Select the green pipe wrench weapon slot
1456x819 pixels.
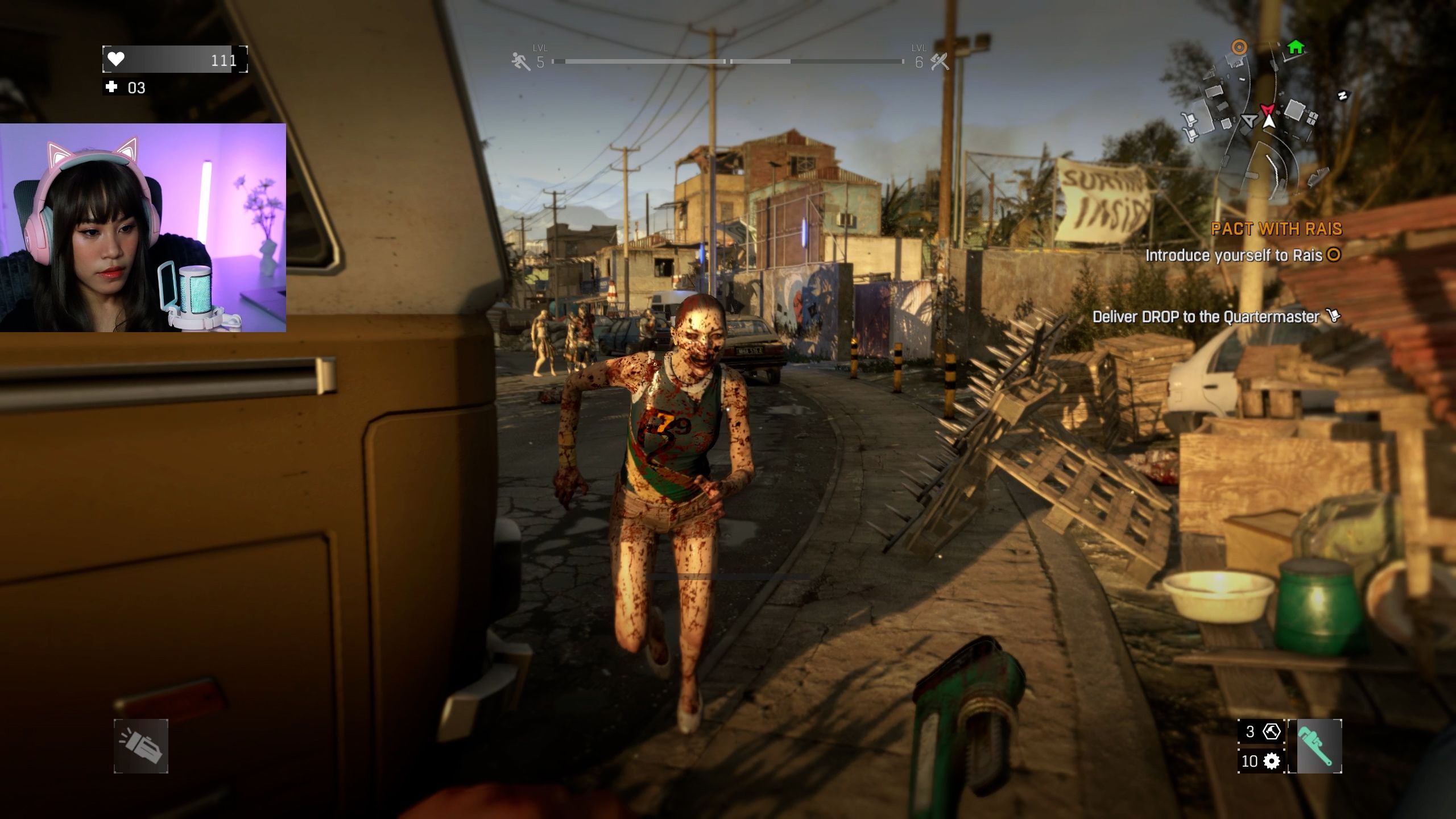pos(1315,746)
